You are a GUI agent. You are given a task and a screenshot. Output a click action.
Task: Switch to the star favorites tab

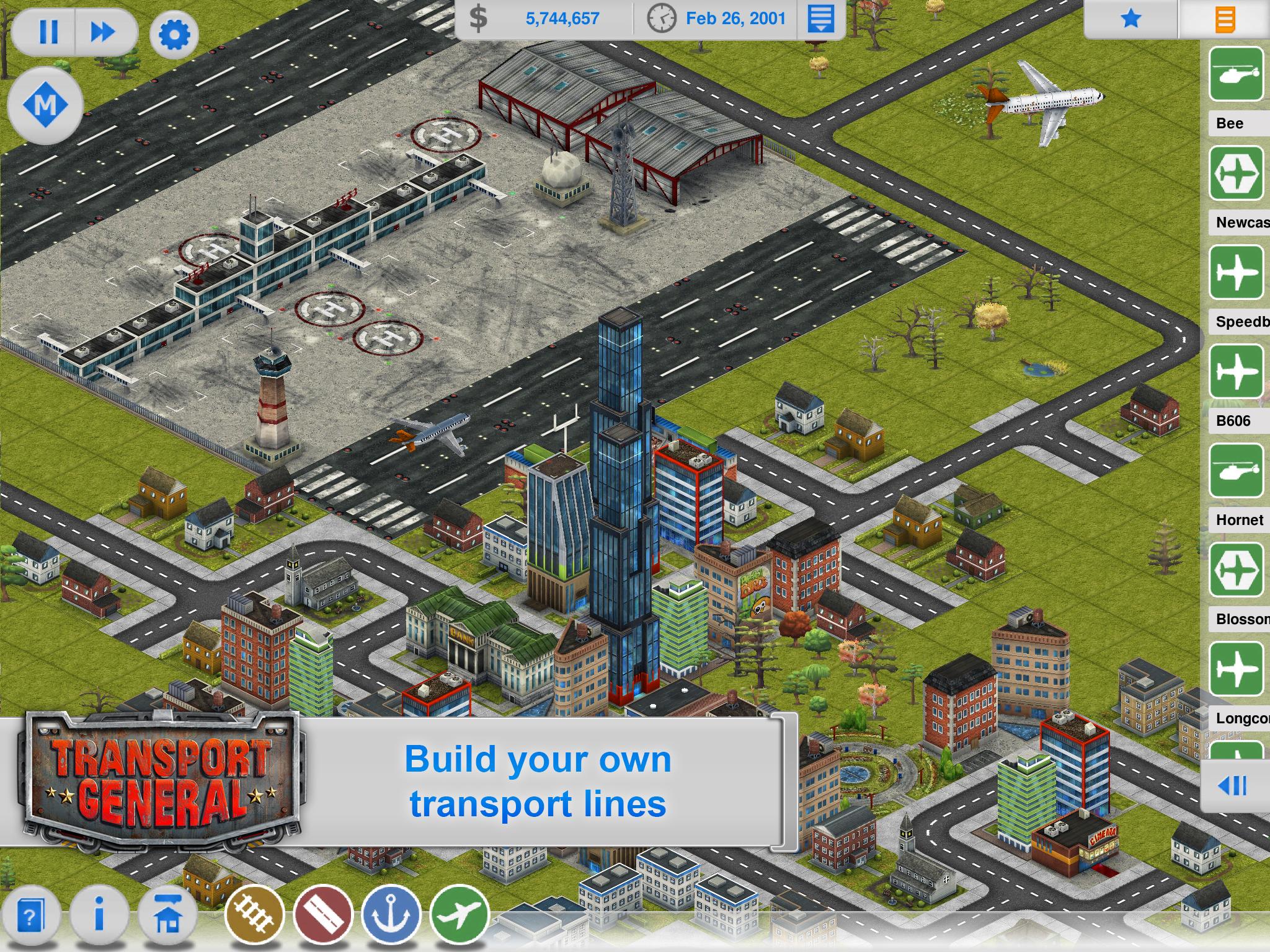click(x=1130, y=19)
